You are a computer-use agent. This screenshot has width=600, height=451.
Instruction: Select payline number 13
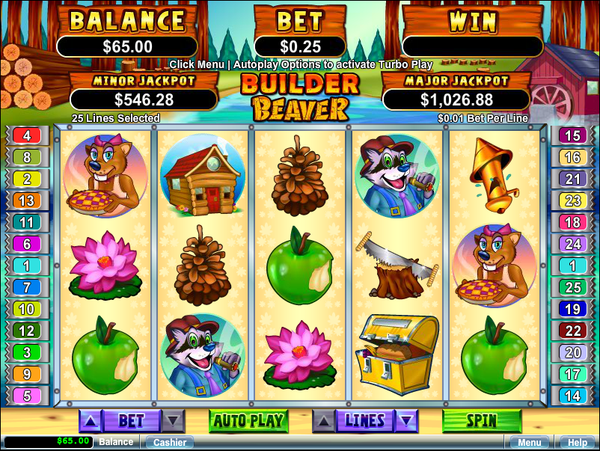pos(26,200)
